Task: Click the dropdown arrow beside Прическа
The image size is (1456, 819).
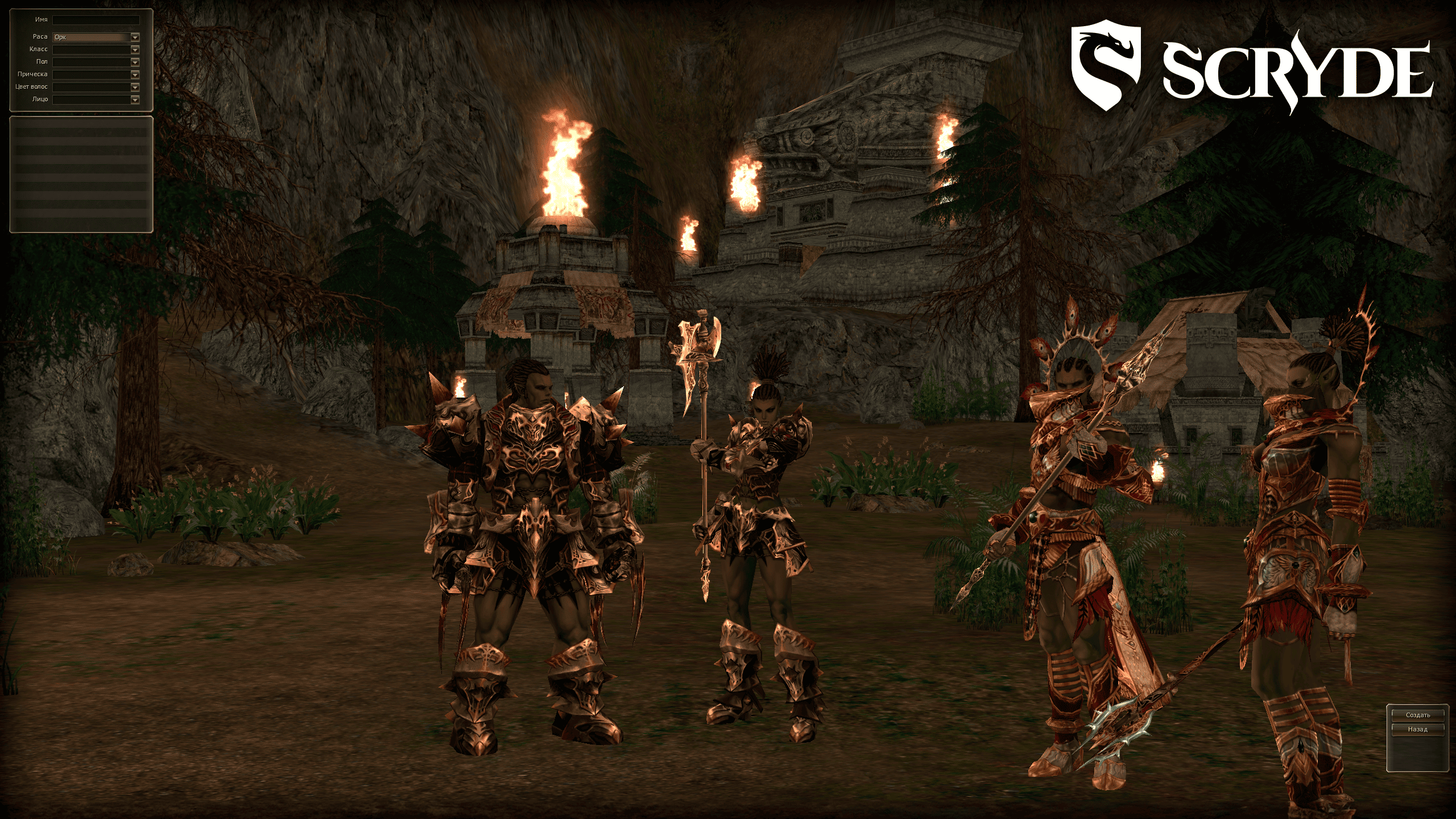Action: point(135,76)
